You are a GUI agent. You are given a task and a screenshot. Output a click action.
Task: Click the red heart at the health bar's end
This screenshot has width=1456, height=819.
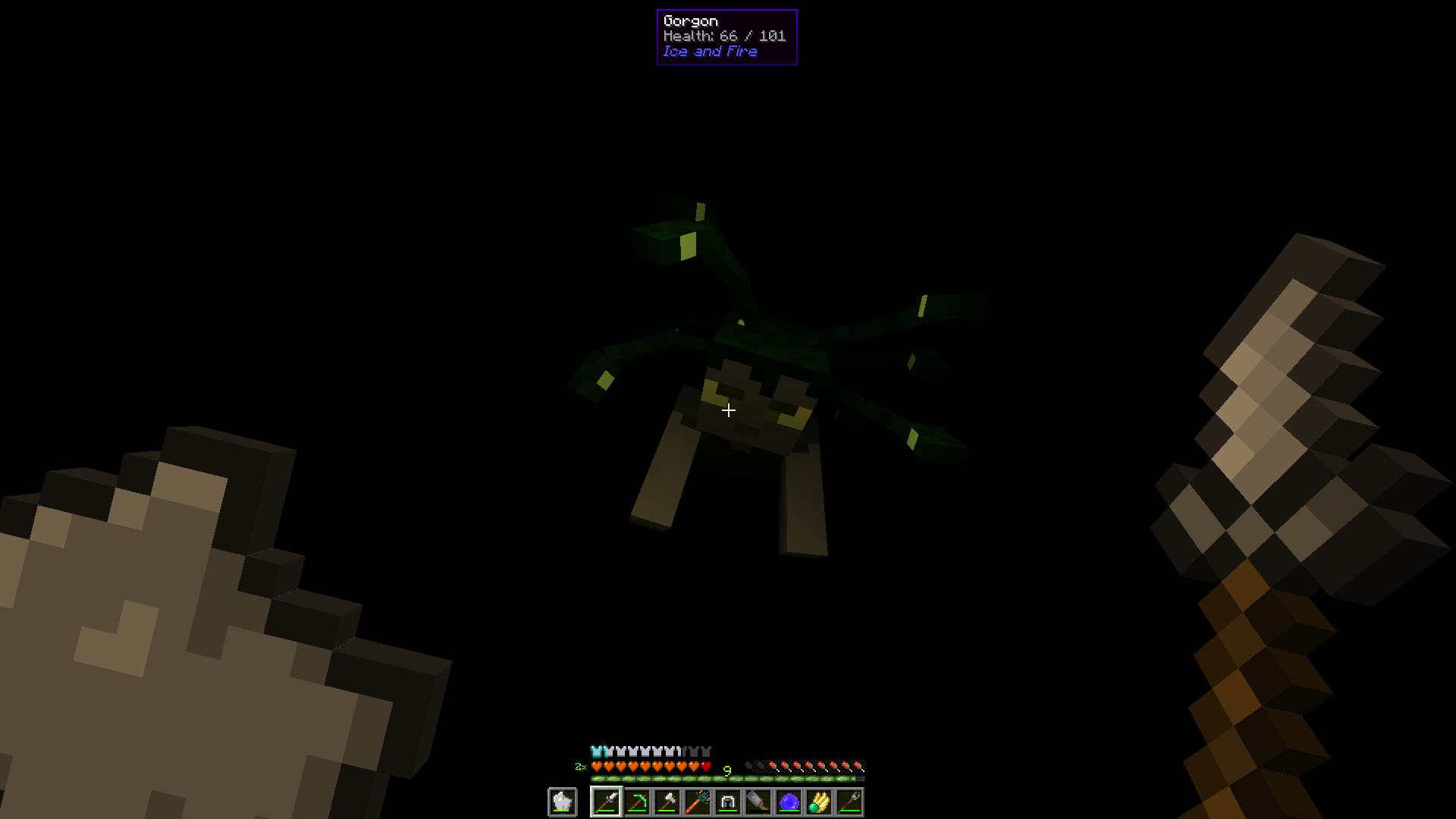pyautogui.click(x=704, y=766)
